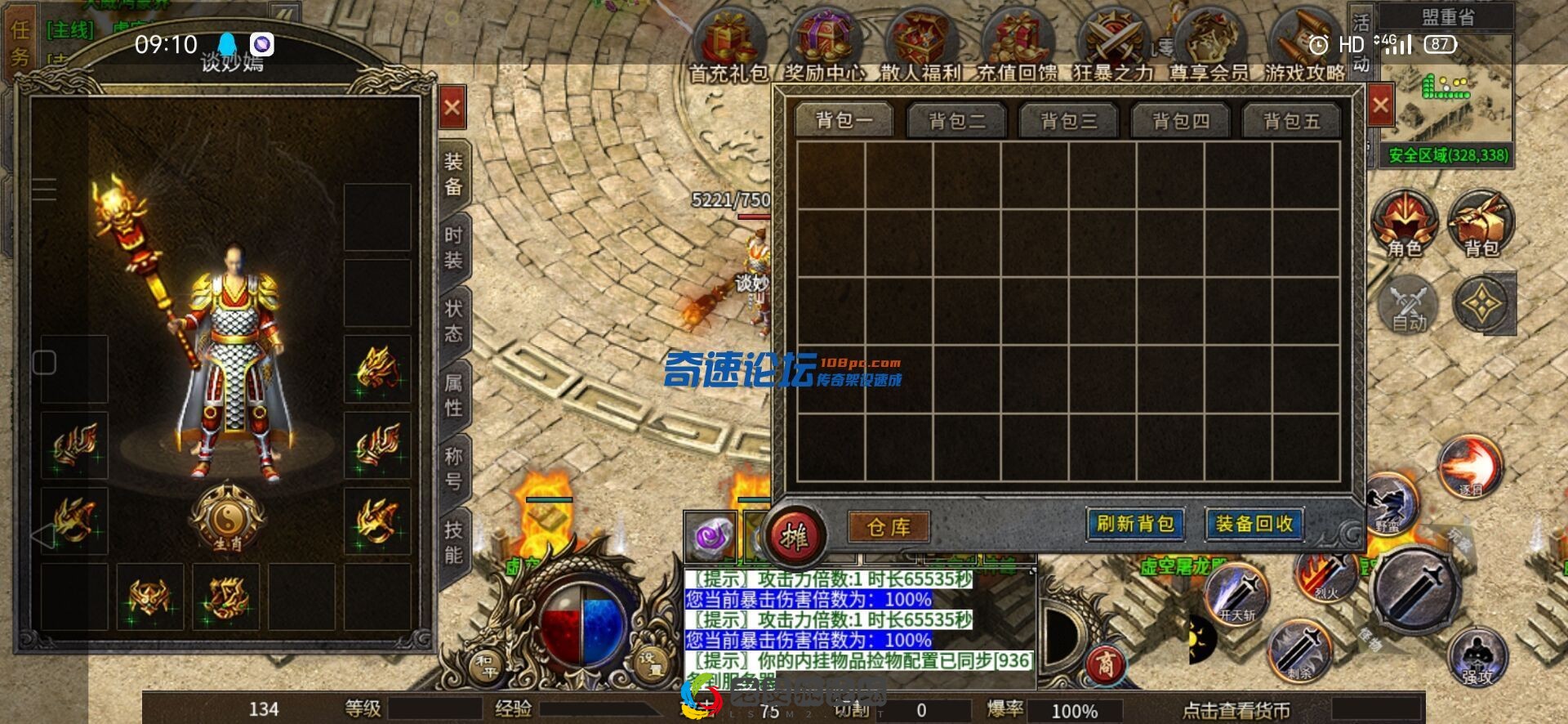Open the 生肖 zodiac yin-yang emblem
The image size is (1568, 724).
tap(227, 517)
